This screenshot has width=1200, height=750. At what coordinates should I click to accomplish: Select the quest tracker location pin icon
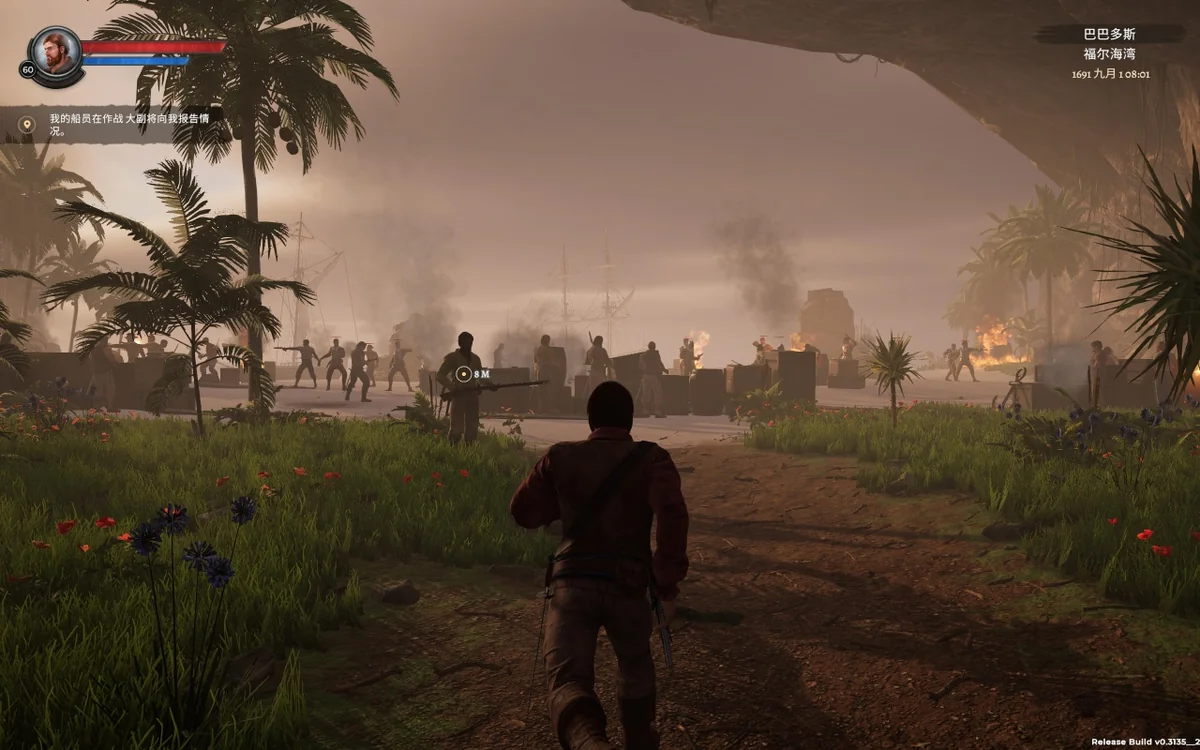pos(27,124)
